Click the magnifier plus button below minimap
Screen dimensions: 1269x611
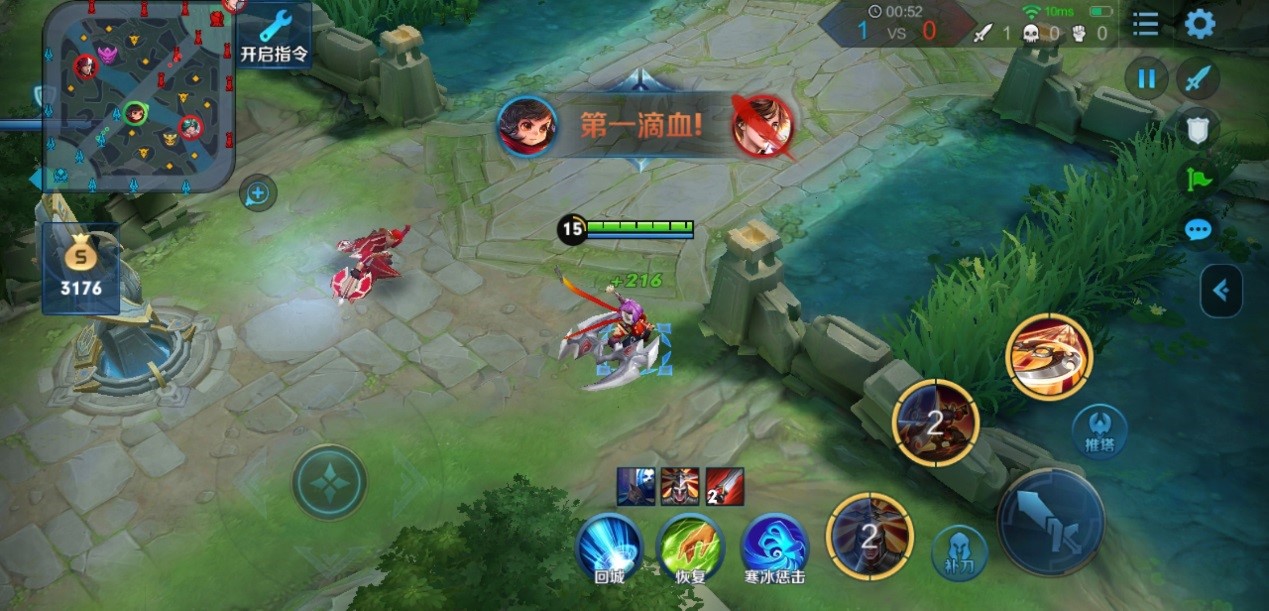(x=258, y=193)
